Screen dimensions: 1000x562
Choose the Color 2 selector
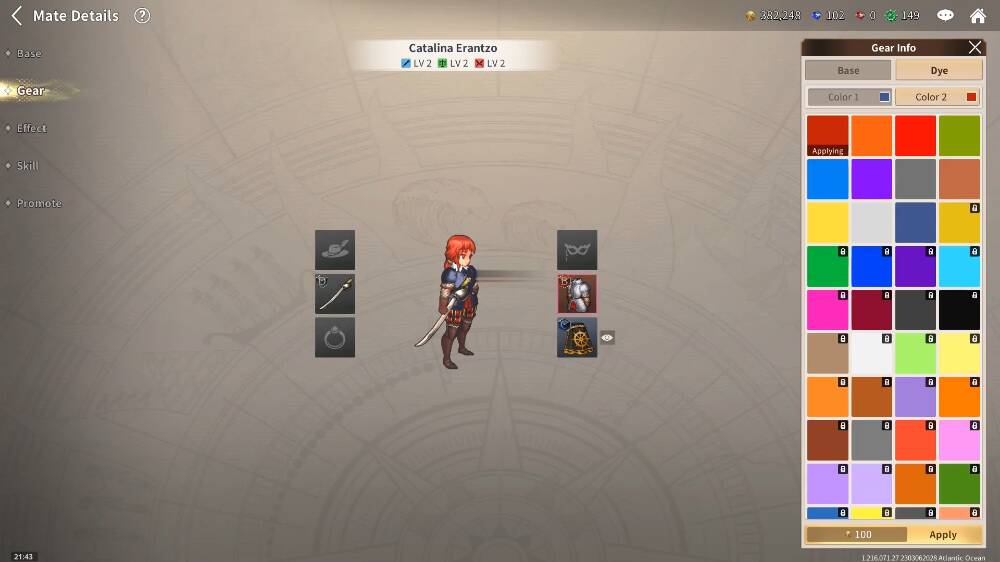[x=938, y=97]
